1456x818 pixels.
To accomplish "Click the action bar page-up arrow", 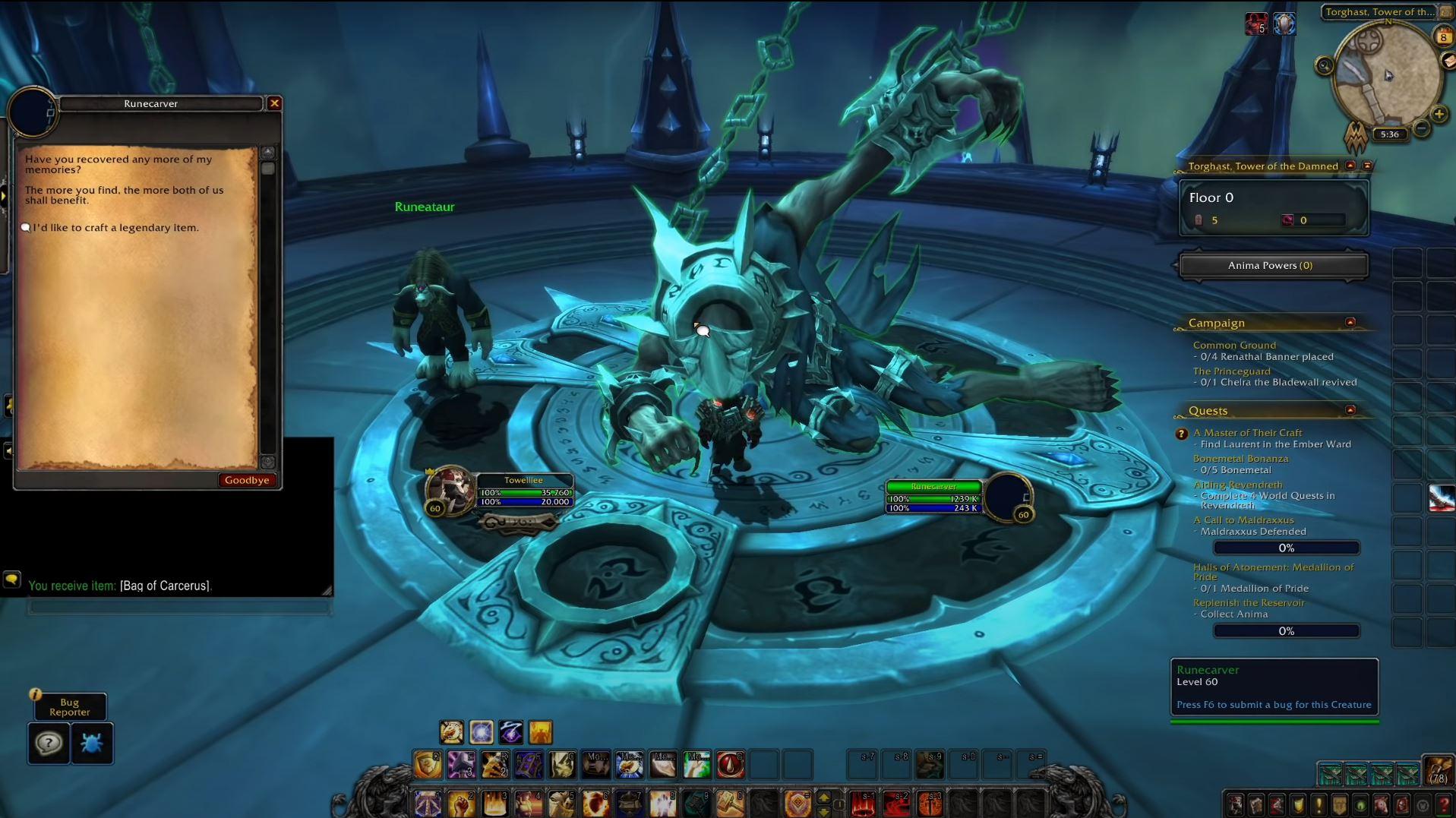I will coord(825,799).
